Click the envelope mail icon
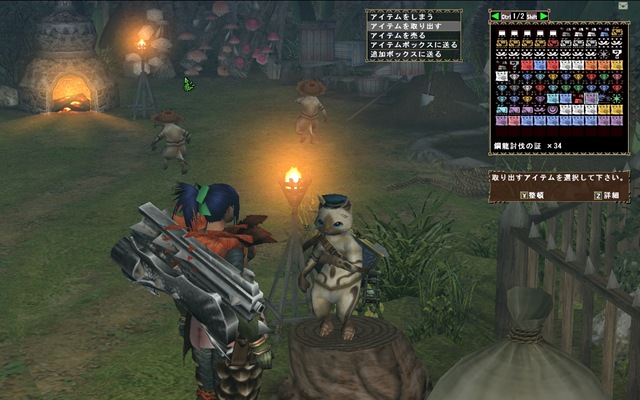 click(x=623, y=6)
